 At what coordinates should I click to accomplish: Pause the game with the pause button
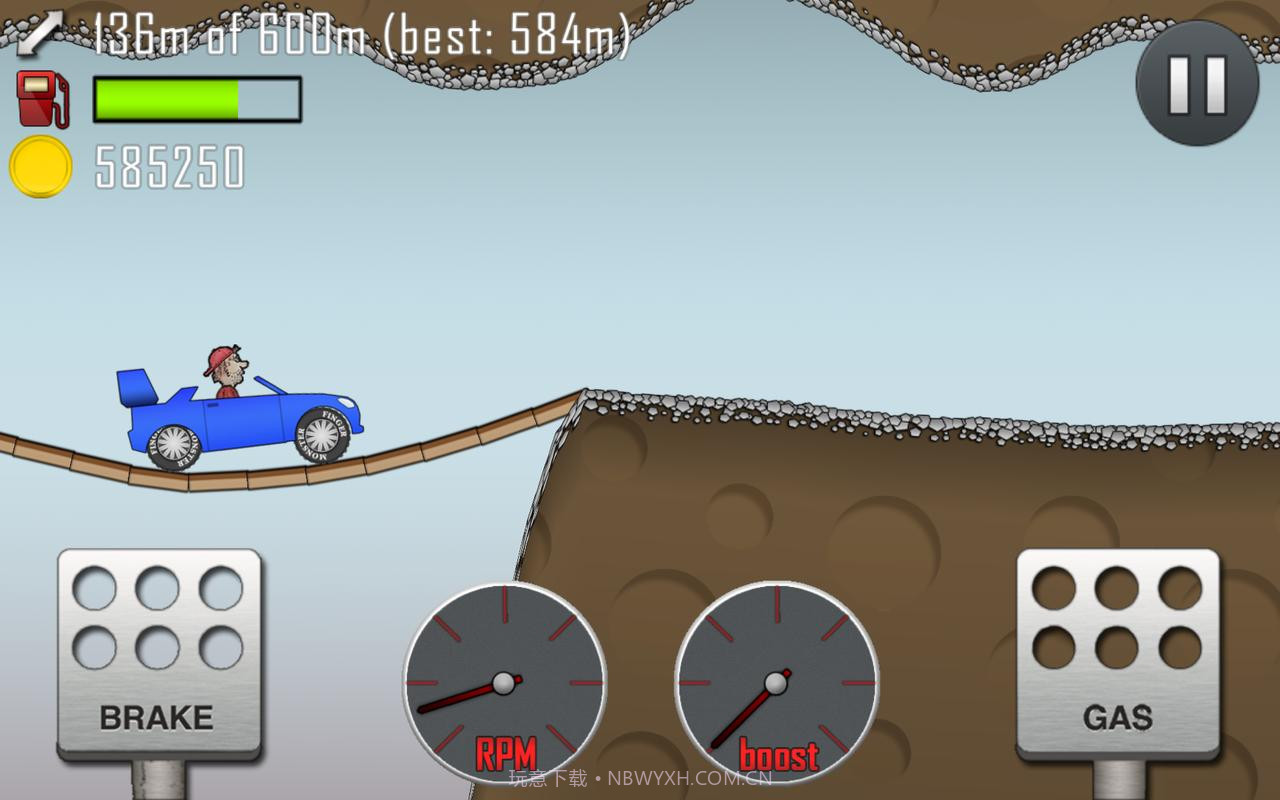tap(1197, 84)
